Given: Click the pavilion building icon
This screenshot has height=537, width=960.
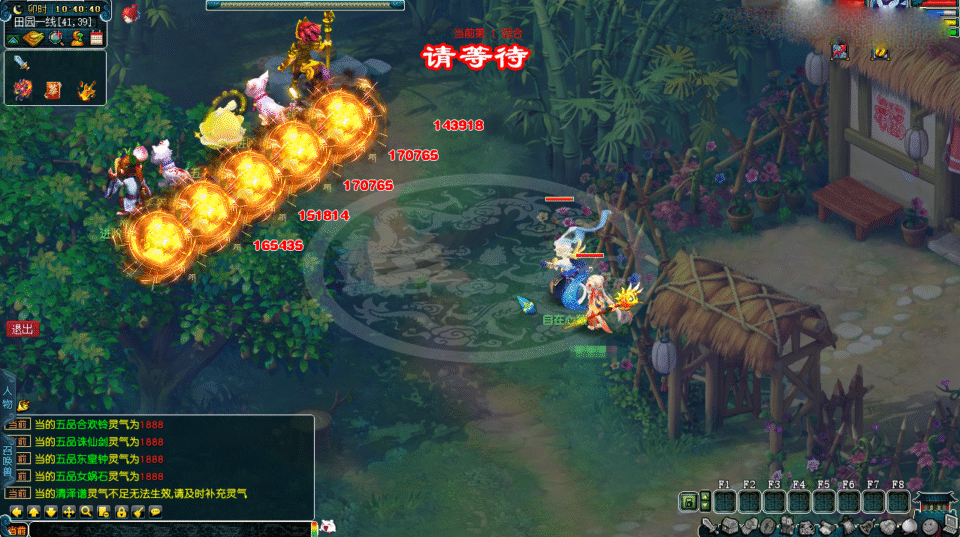Looking at the screenshot, I should 935,503.
